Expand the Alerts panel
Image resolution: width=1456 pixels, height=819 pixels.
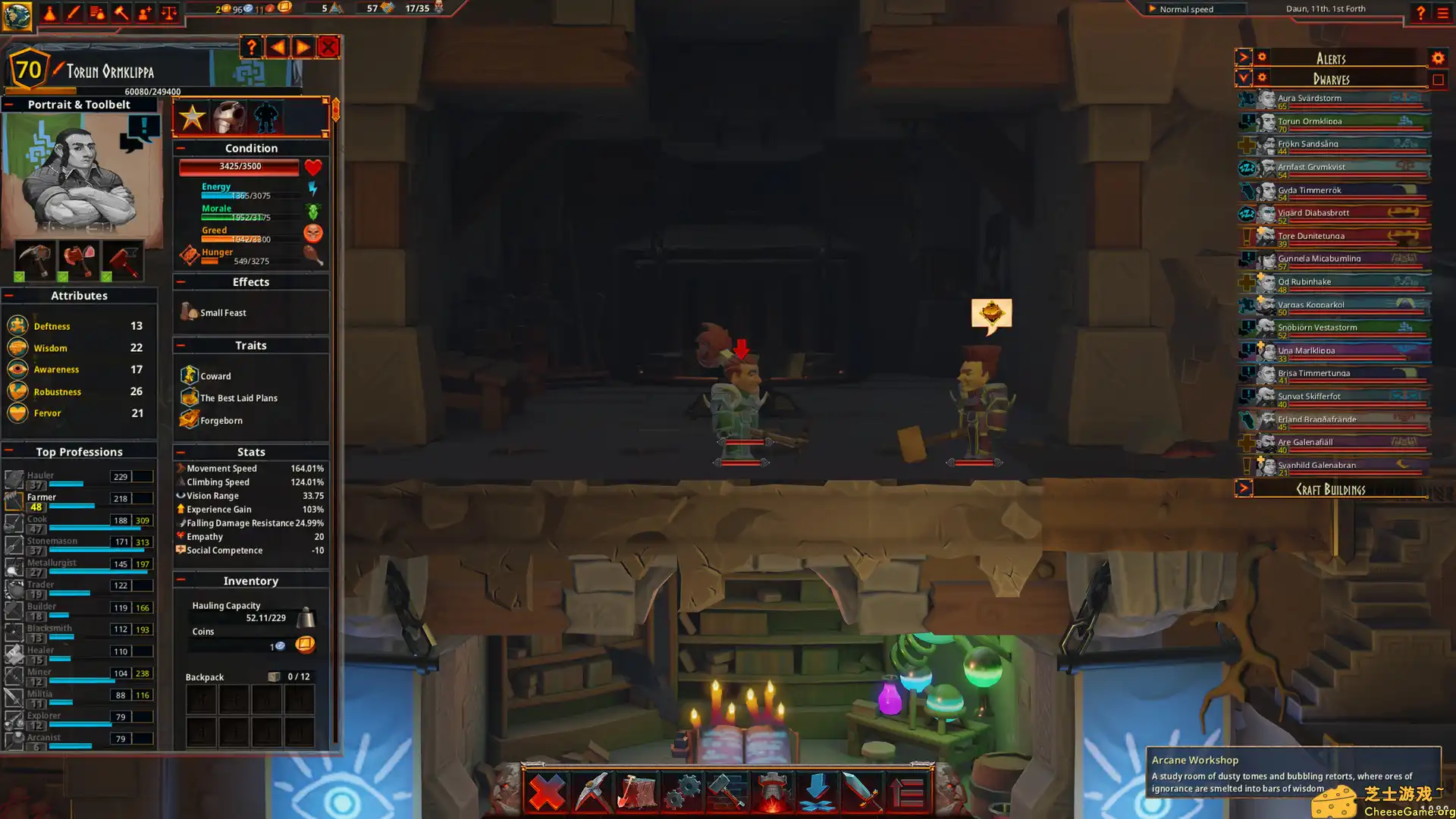coord(1244,57)
